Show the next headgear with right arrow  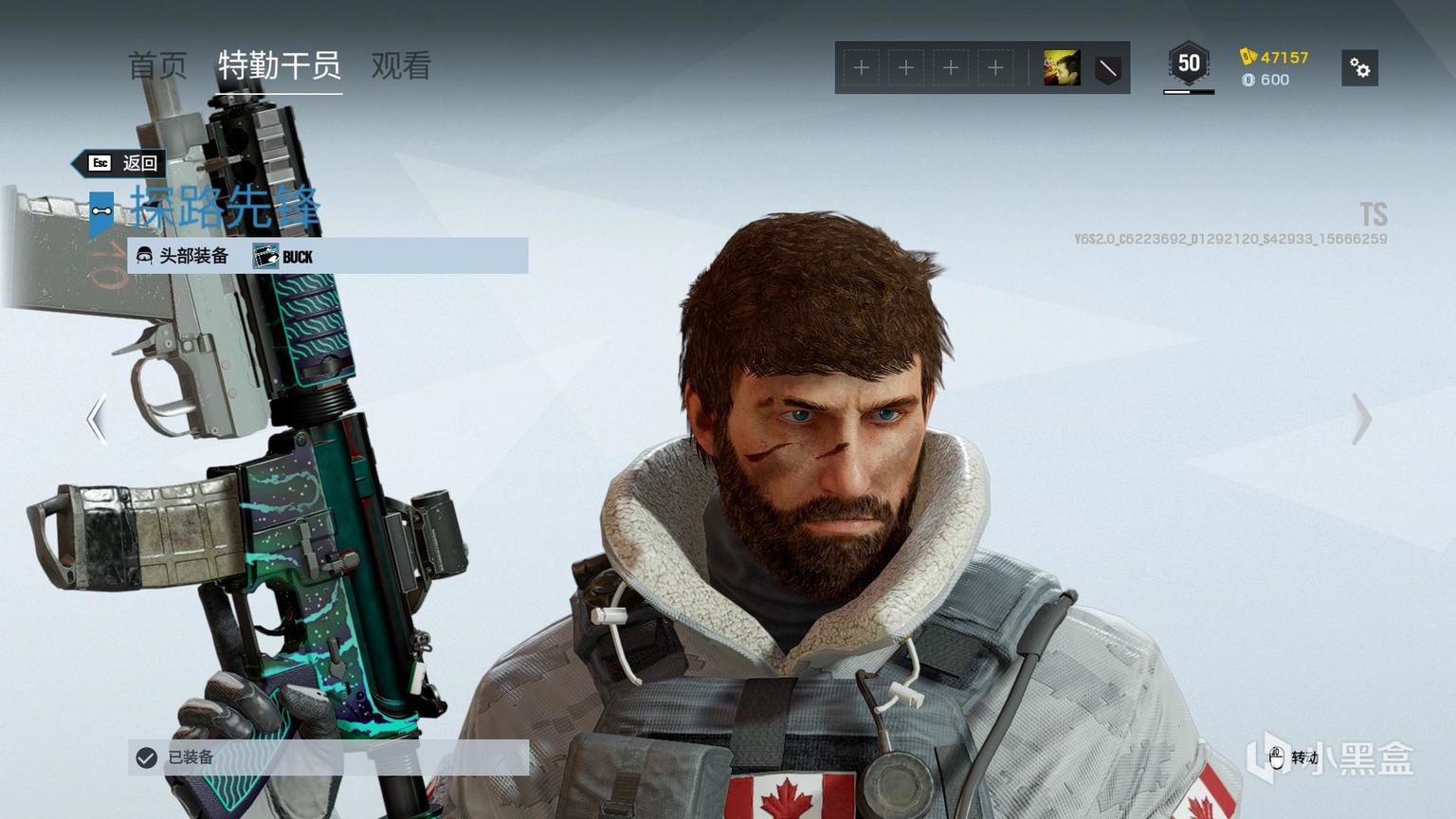pos(1361,419)
